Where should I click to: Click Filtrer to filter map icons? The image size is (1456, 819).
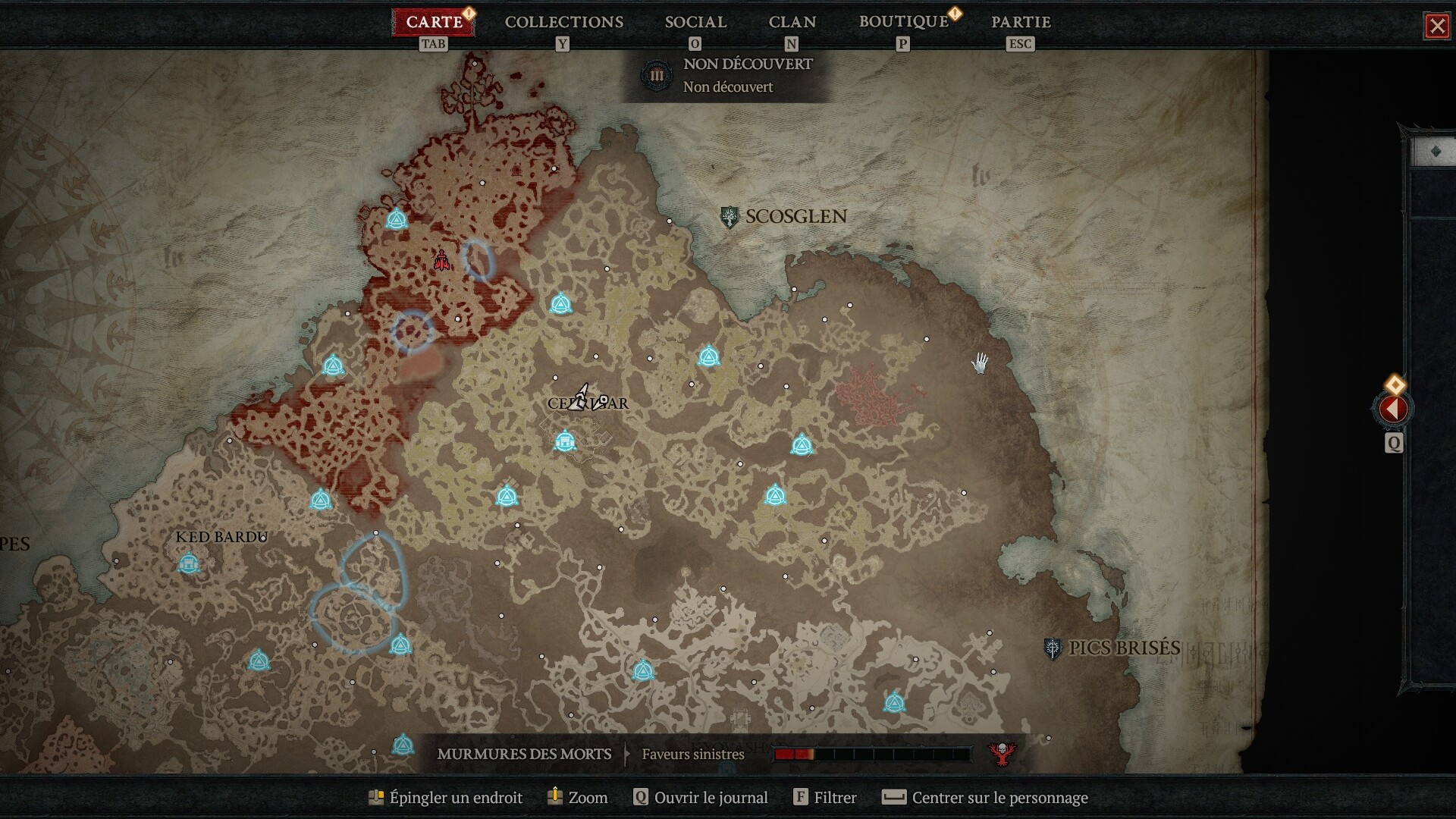pyautogui.click(x=825, y=798)
